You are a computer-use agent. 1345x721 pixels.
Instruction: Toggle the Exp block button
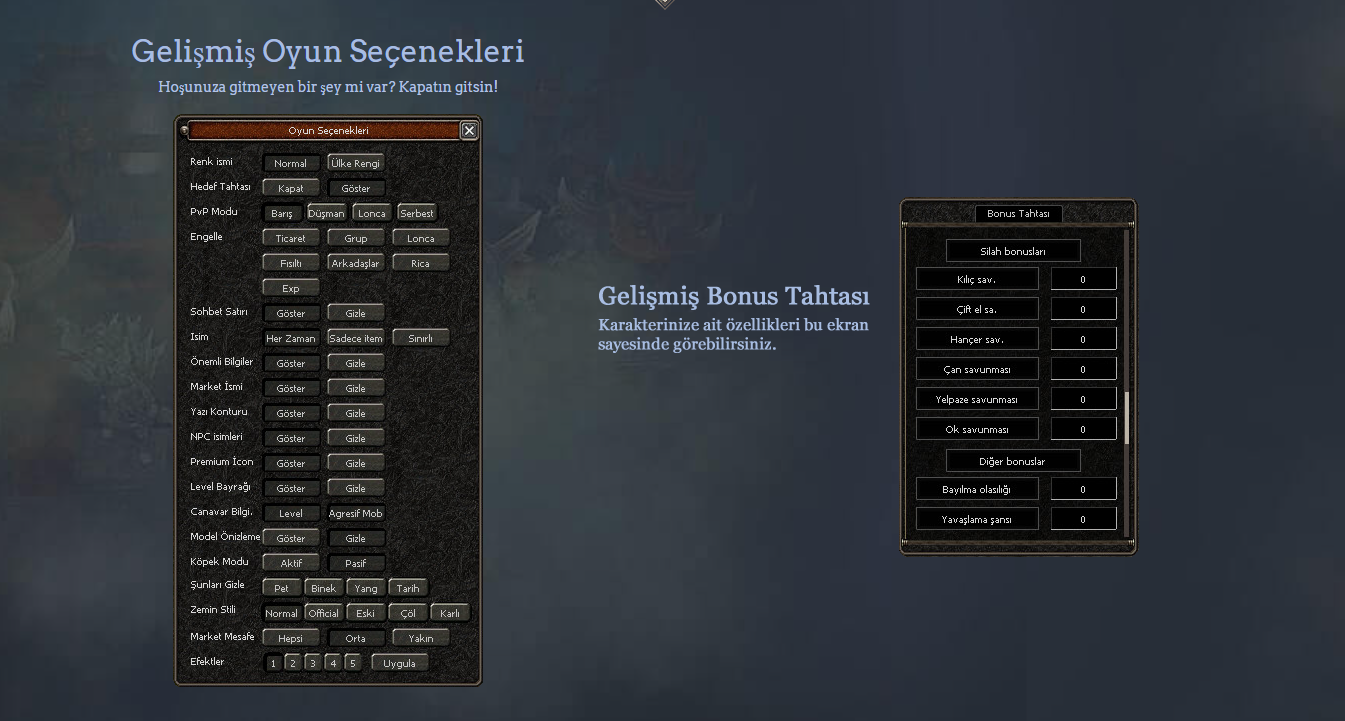(291, 288)
